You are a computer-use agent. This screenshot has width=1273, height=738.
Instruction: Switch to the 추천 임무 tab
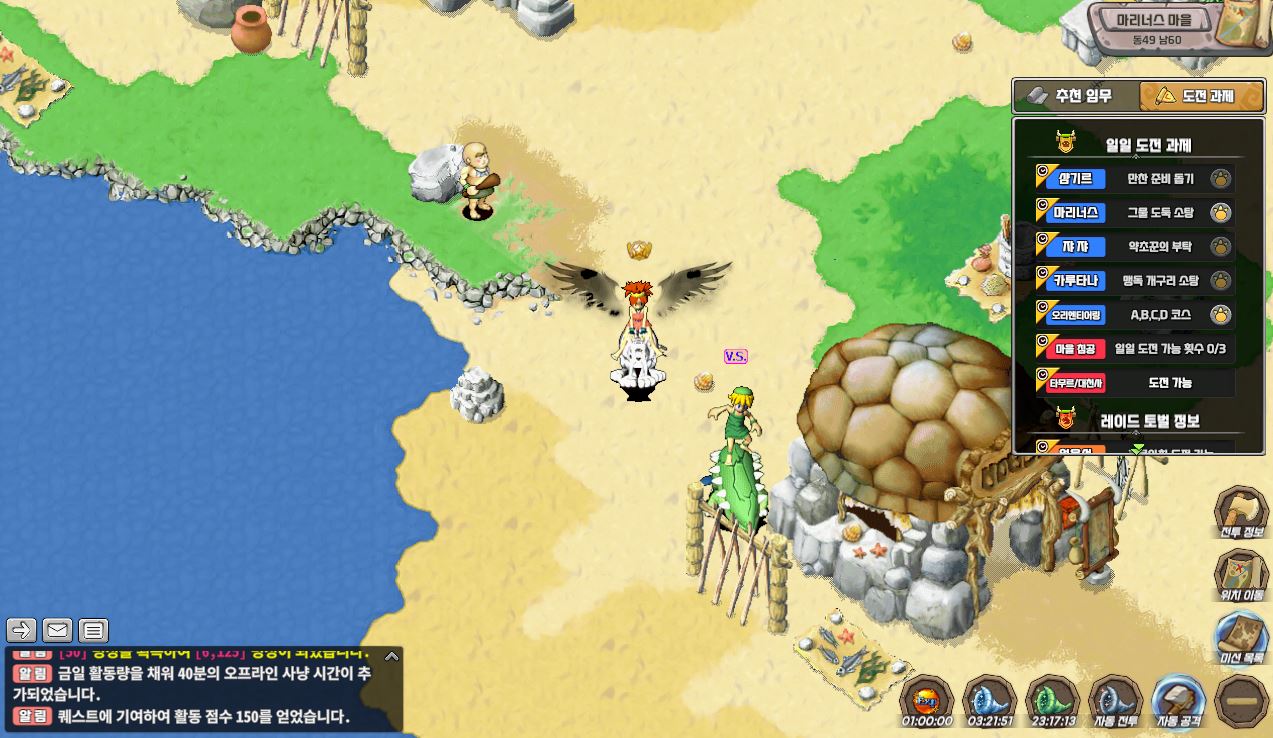click(1074, 96)
